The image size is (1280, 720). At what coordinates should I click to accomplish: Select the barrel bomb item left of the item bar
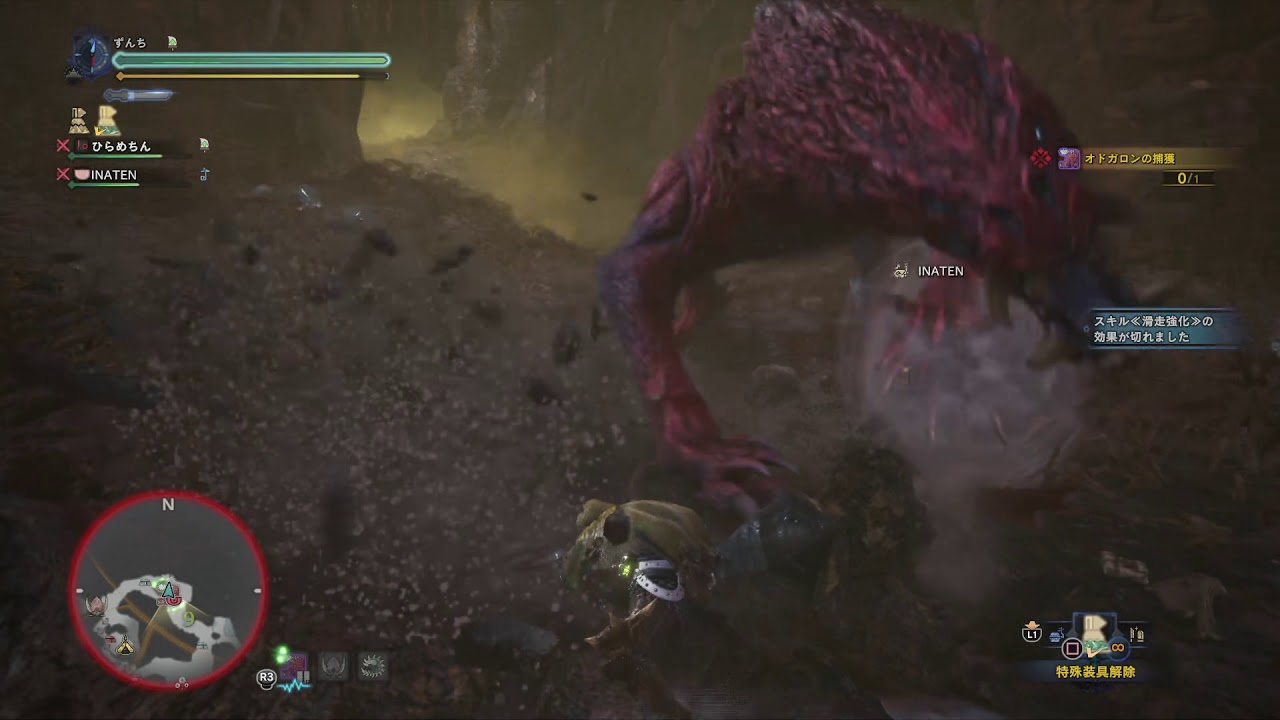pyautogui.click(x=1056, y=634)
